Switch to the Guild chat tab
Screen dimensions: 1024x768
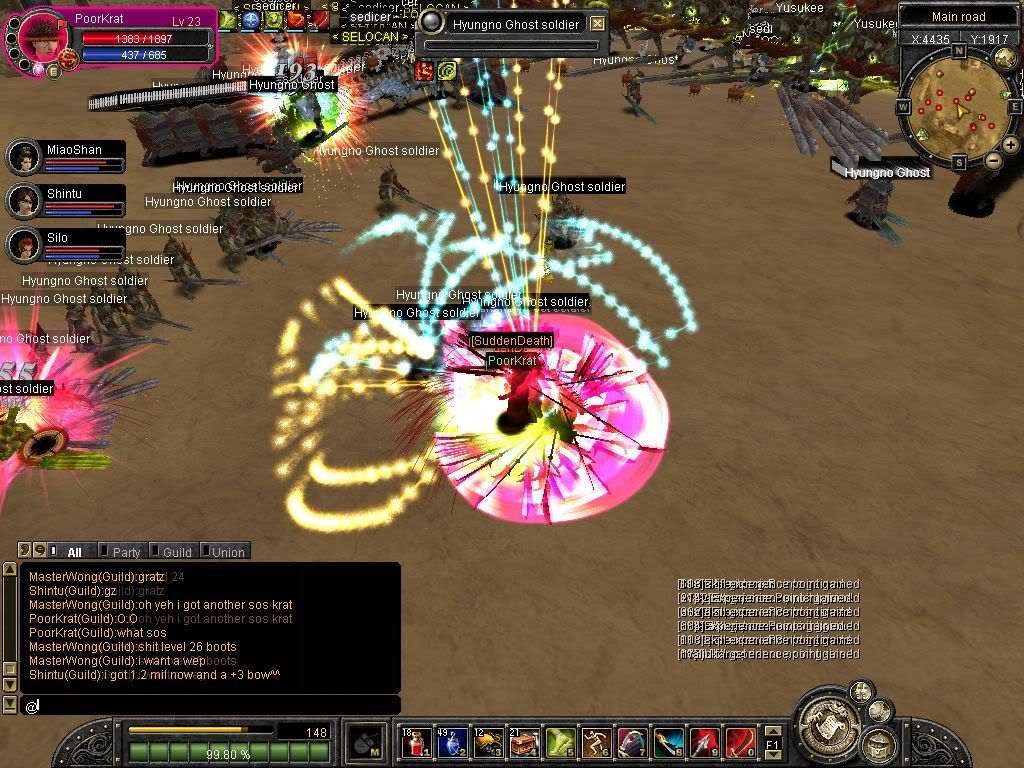click(176, 552)
